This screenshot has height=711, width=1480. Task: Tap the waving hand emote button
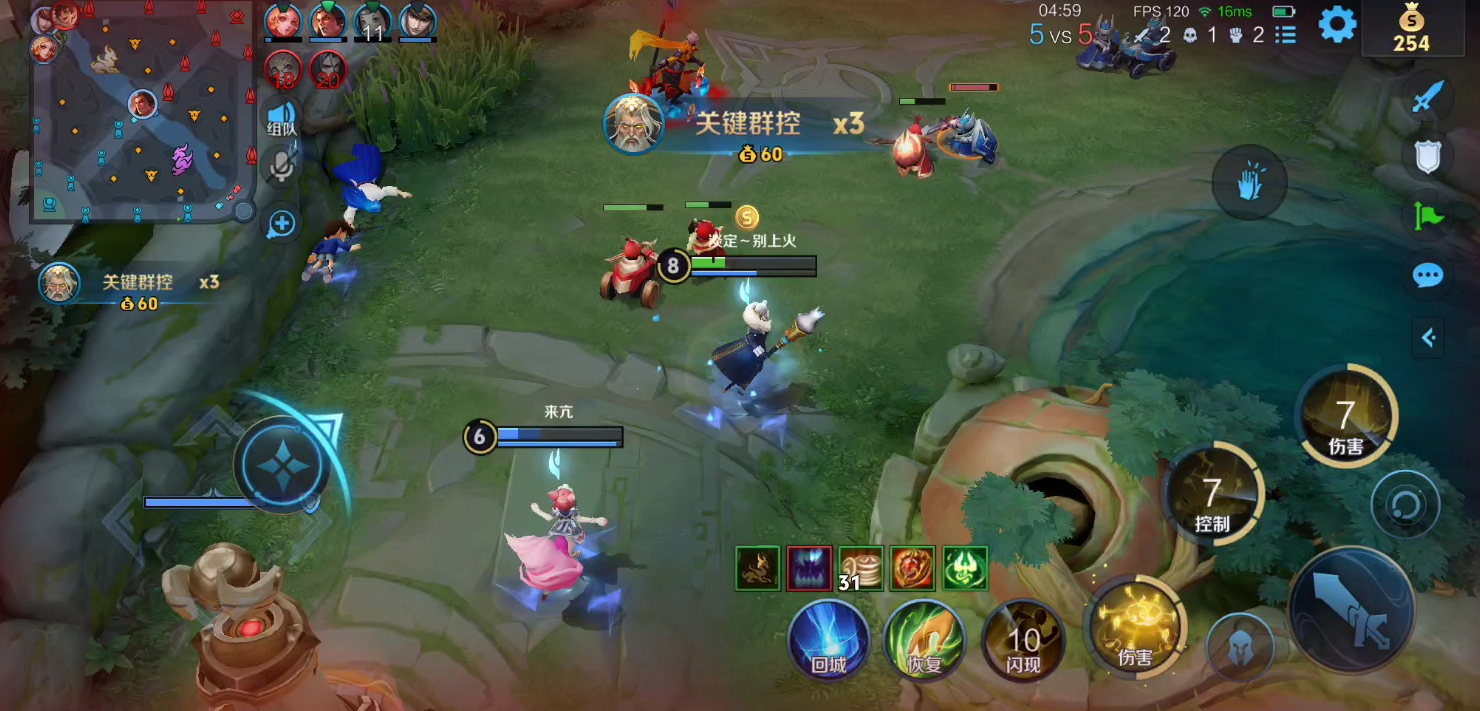point(1249,184)
